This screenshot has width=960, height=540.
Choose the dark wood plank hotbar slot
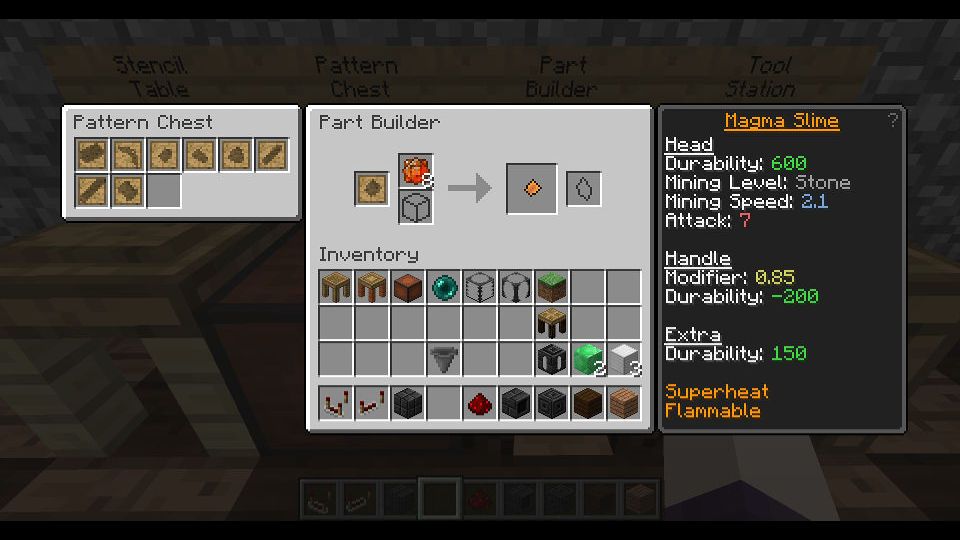pyautogui.click(x=588, y=404)
